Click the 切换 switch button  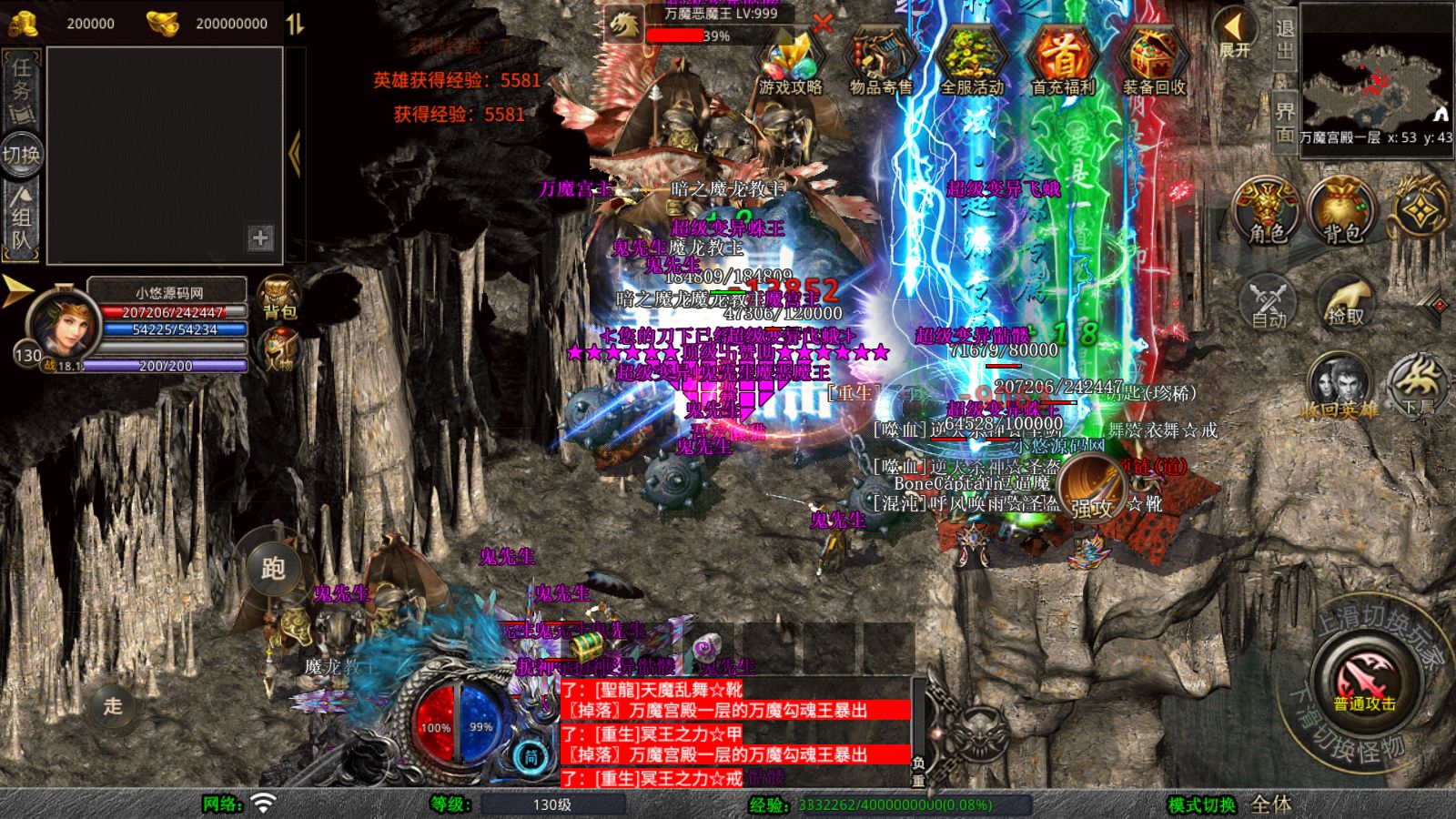tap(22, 154)
